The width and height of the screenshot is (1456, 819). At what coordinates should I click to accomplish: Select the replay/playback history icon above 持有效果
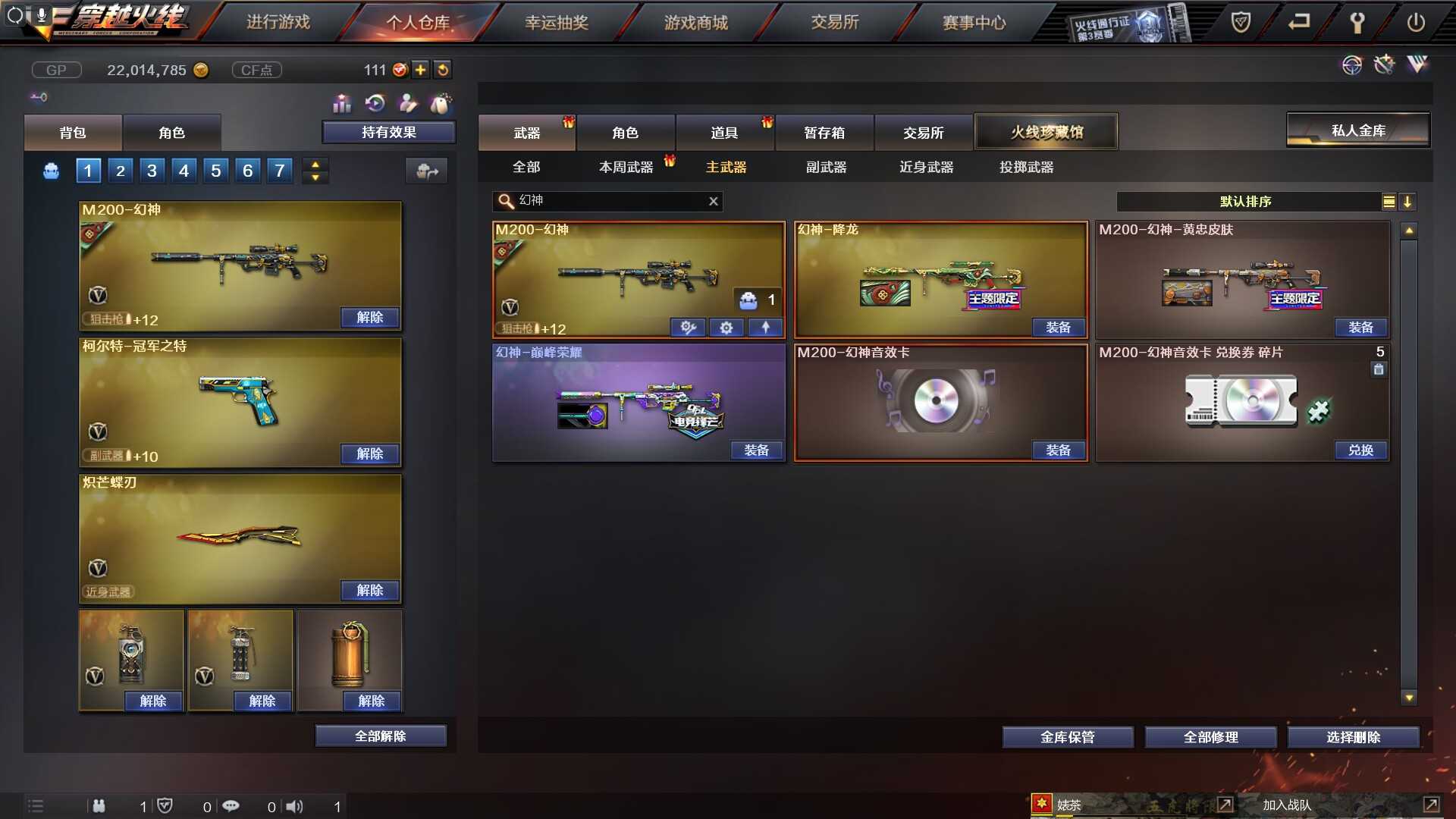[375, 102]
